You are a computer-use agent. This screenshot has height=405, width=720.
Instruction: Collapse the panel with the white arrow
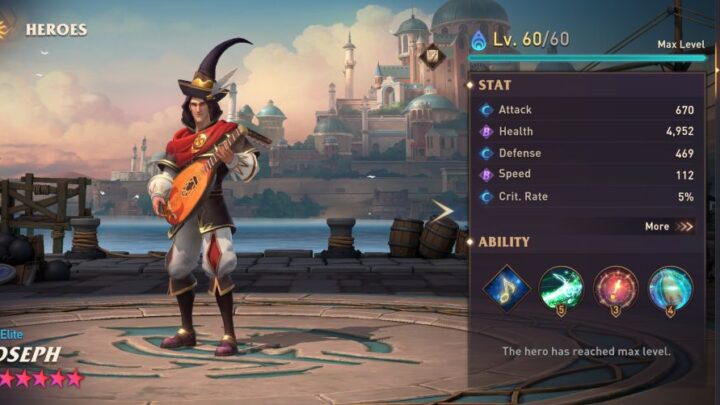[x=442, y=210]
